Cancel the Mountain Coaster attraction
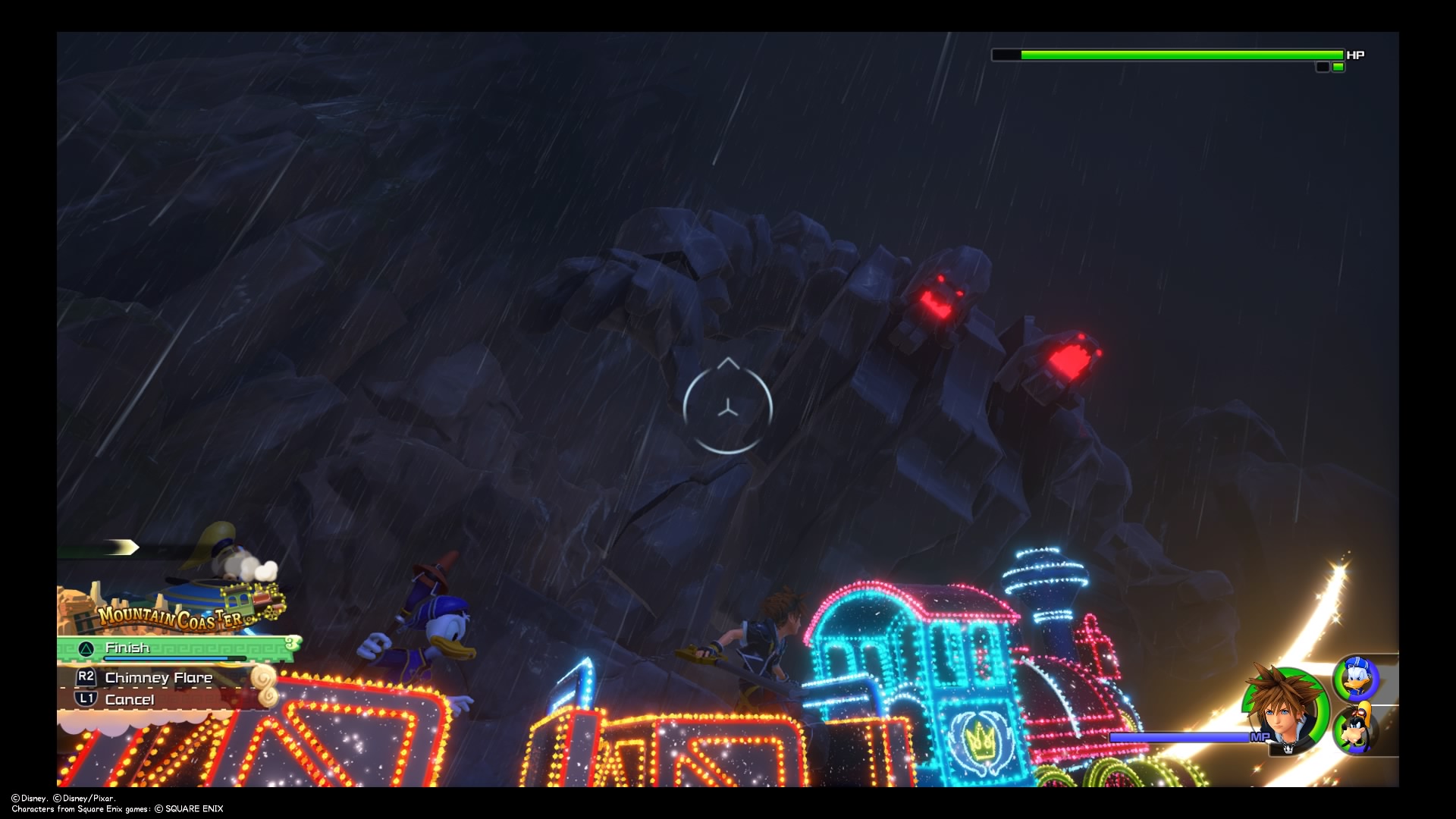The image size is (1456, 819). (x=130, y=699)
